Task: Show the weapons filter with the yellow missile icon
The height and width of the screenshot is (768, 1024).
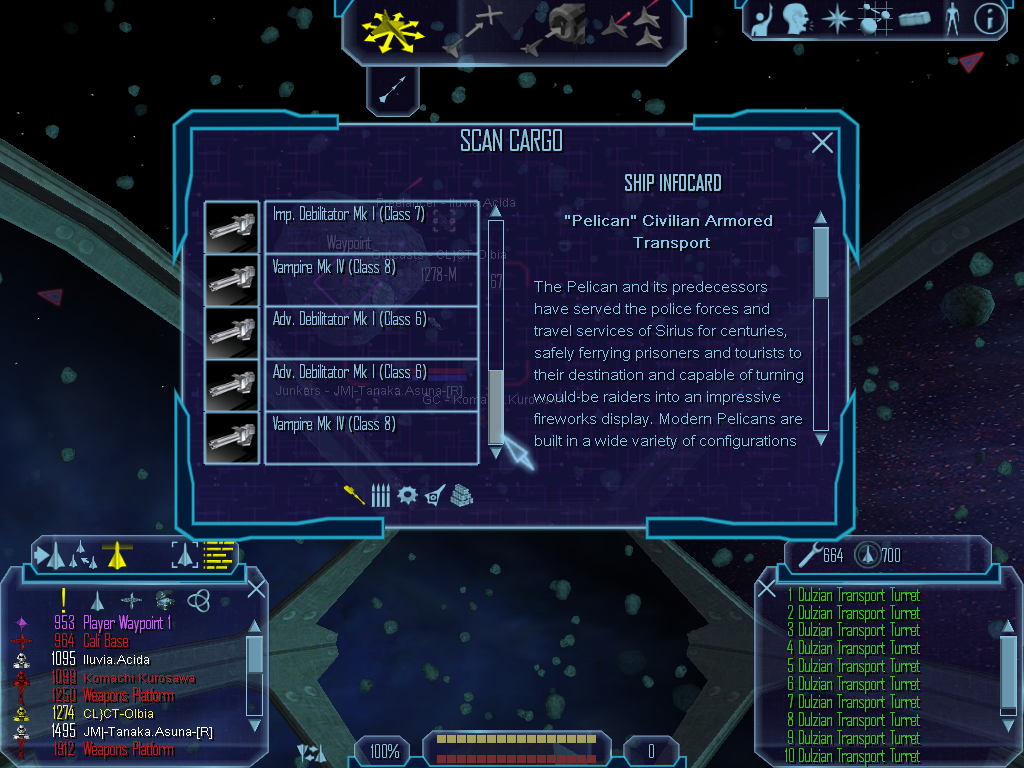Action: pos(355,495)
